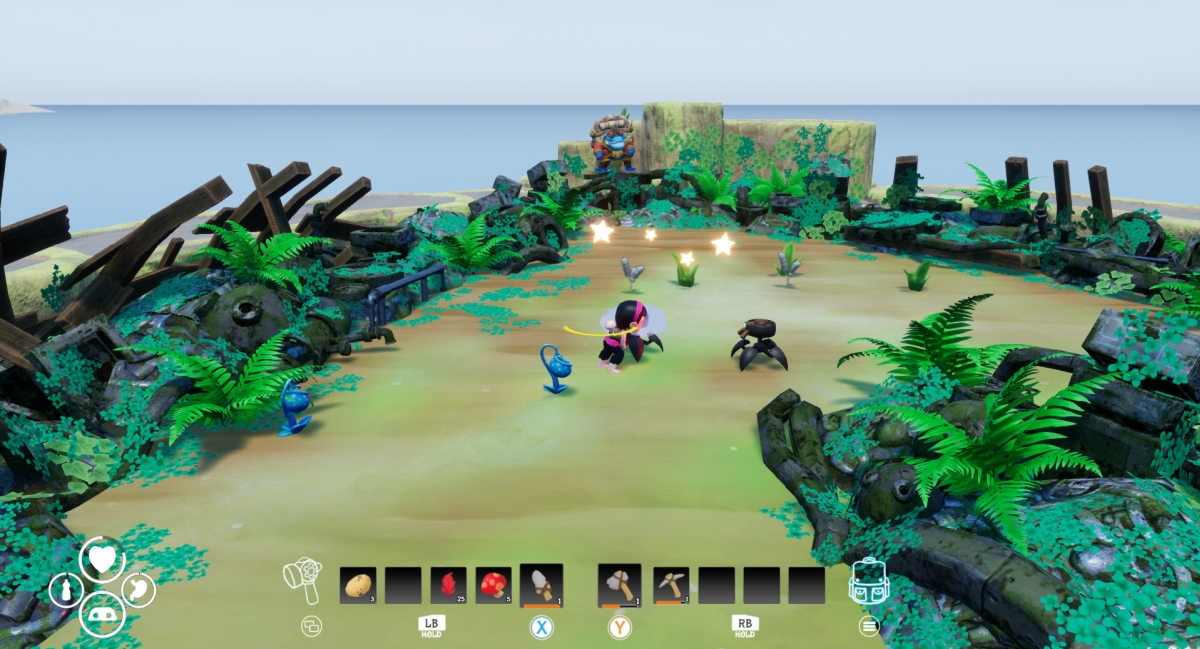The image size is (1200, 649).
Task: Equip the stone-tipped spear slot
Action: (x=541, y=584)
